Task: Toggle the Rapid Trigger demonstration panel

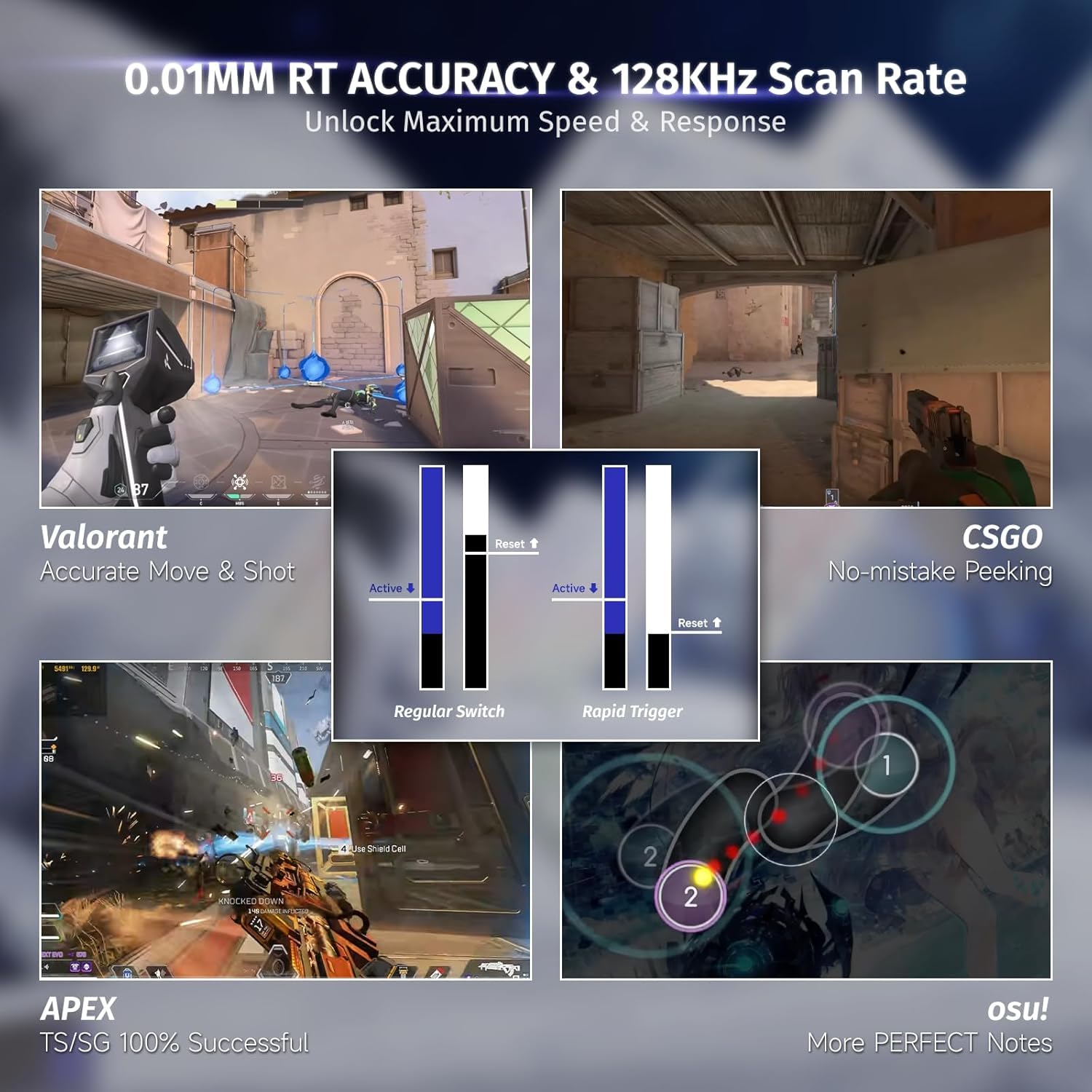Action: tap(633, 711)
